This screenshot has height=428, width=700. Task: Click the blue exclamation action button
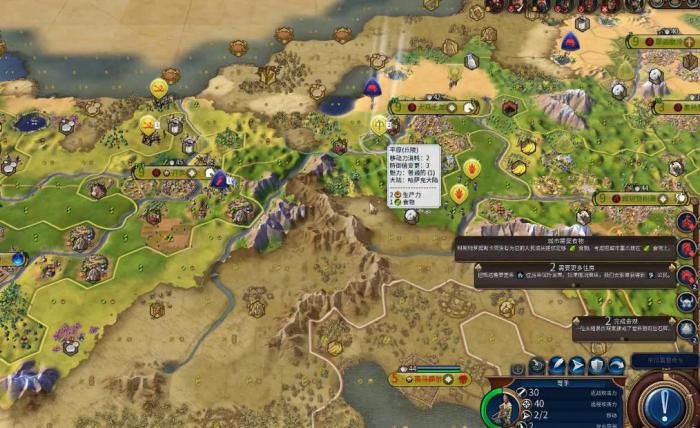pos(663,404)
